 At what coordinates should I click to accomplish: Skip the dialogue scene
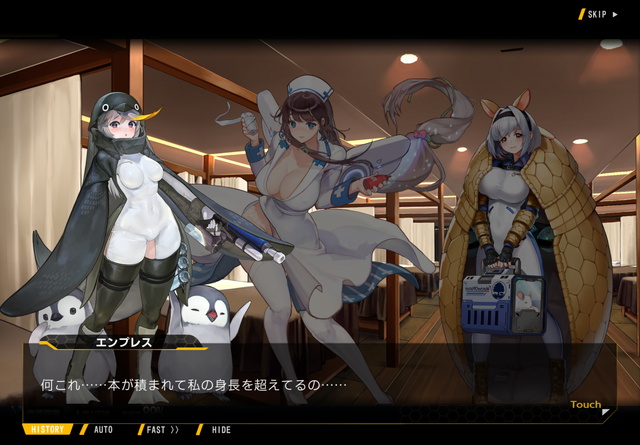click(x=599, y=14)
